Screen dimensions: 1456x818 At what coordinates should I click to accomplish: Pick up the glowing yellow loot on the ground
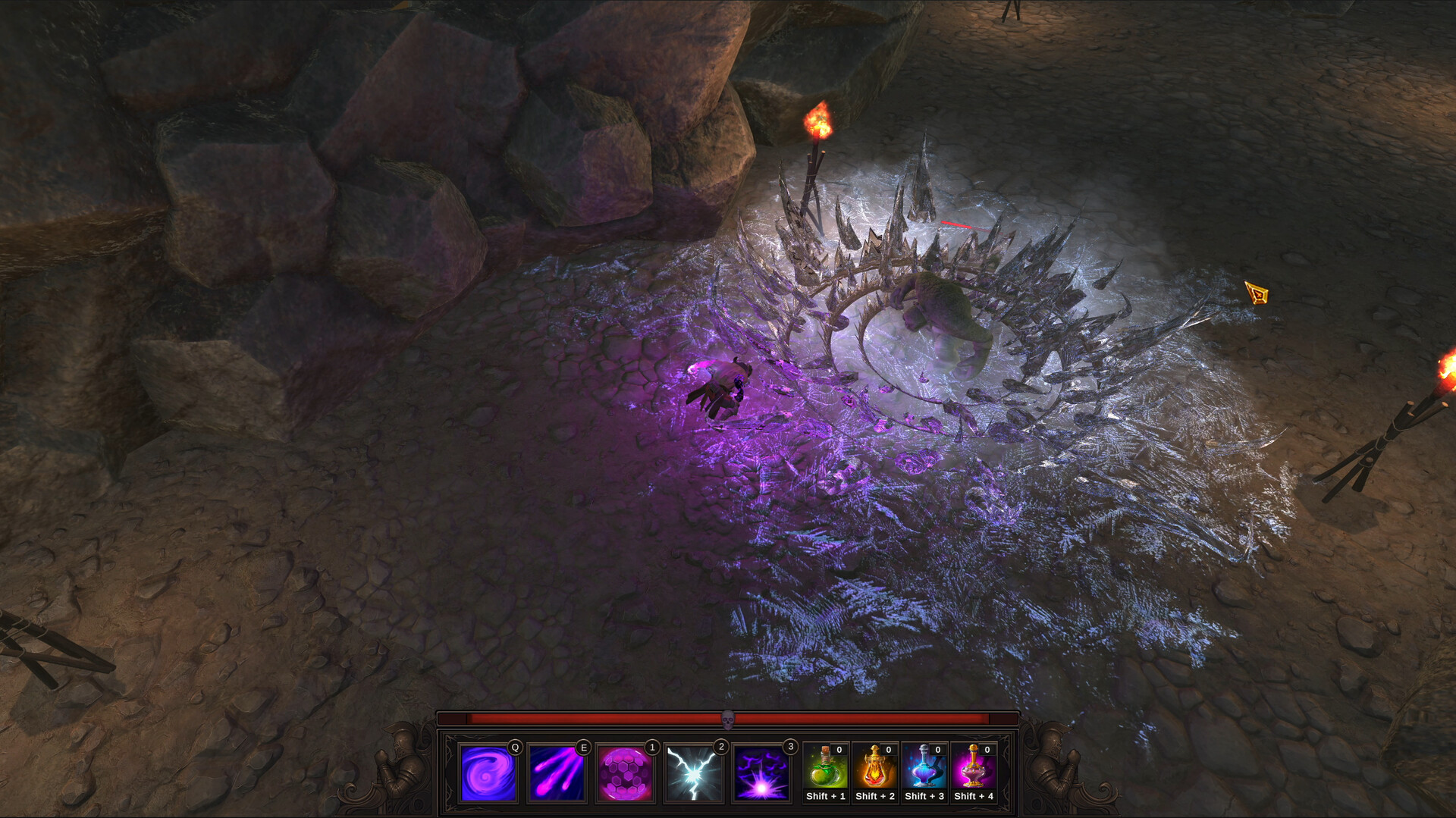[1257, 293]
